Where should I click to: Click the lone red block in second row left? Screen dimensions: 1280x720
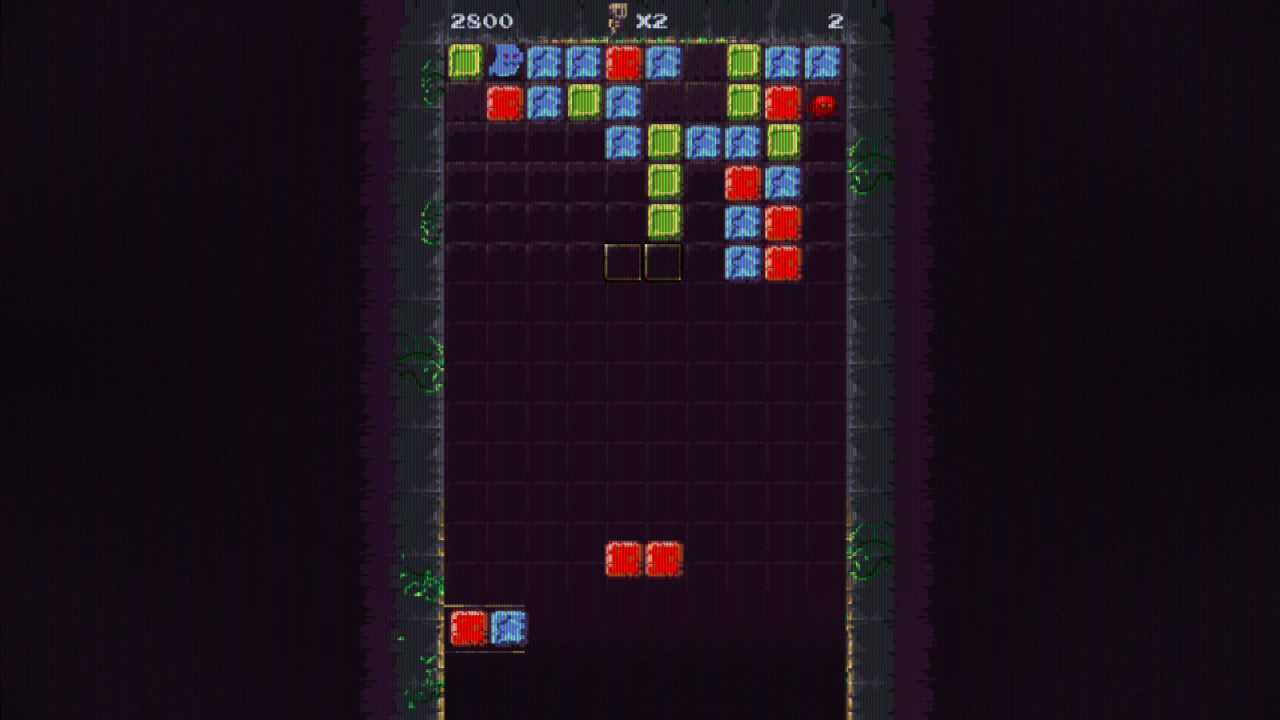504,102
